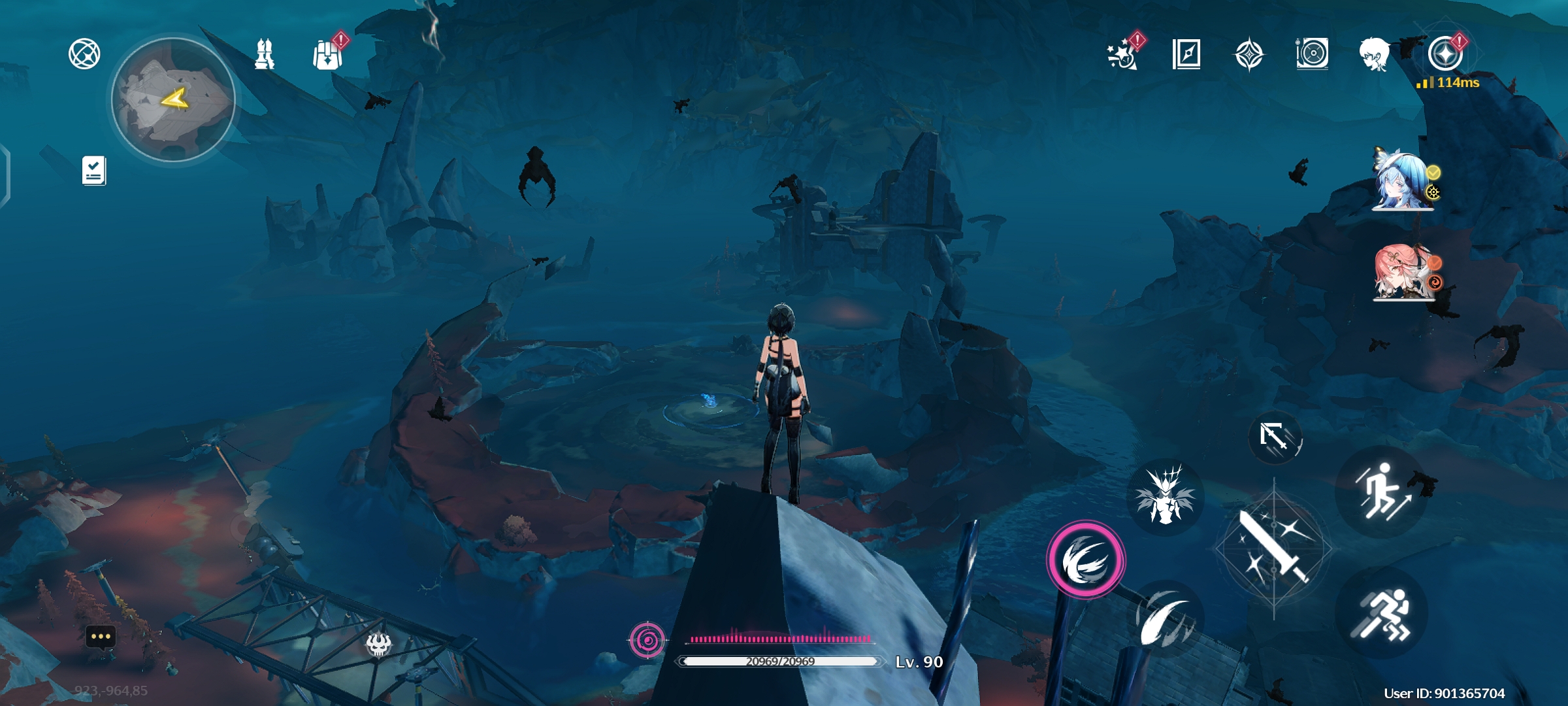Tap the crossed-globe icon beside the minimap
The height and width of the screenshot is (706, 1568).
click(84, 54)
